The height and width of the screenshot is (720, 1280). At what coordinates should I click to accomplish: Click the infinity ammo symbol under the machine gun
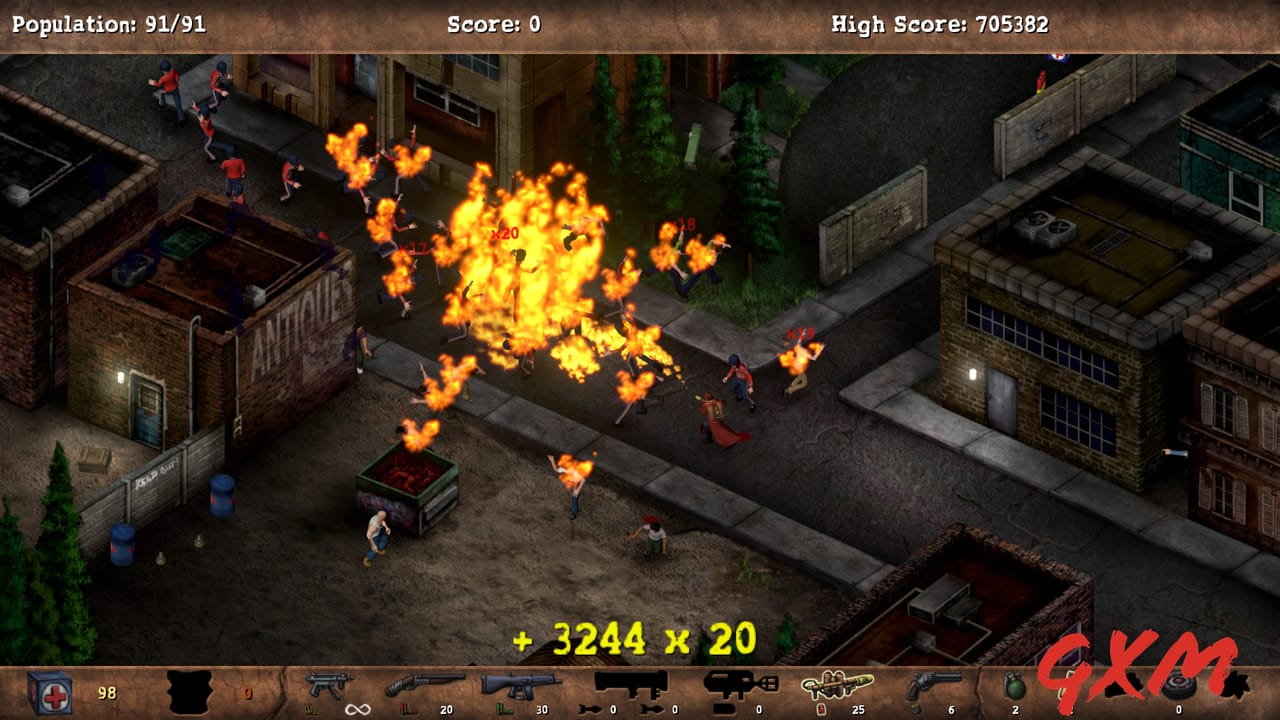355,710
